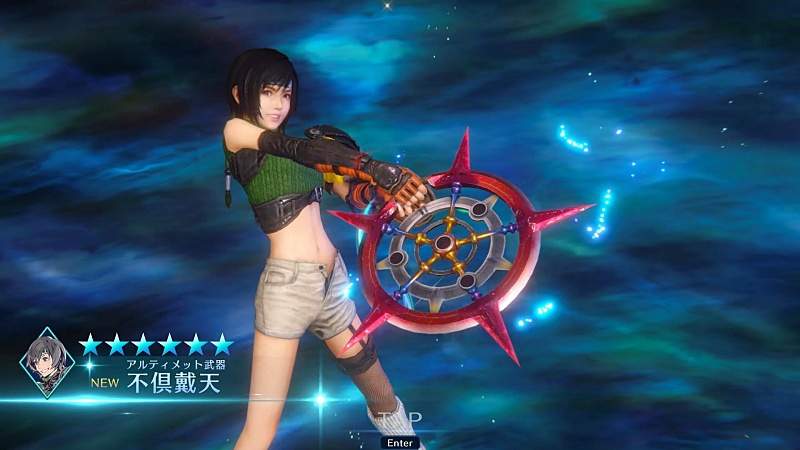Tap the TAP prompt to continue
This screenshot has height=450, width=800.
pos(400,418)
